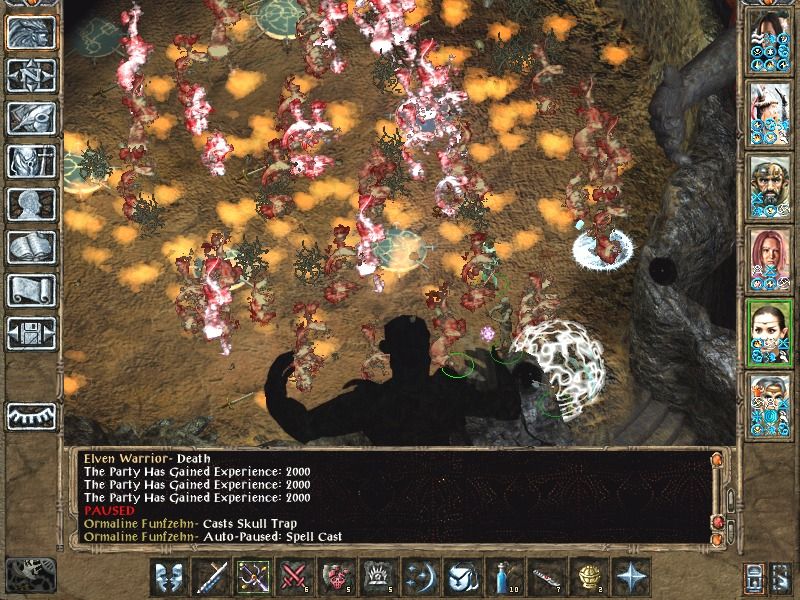Open the area map from the sidebar
Screen dimensions: 800x600
coord(30,75)
